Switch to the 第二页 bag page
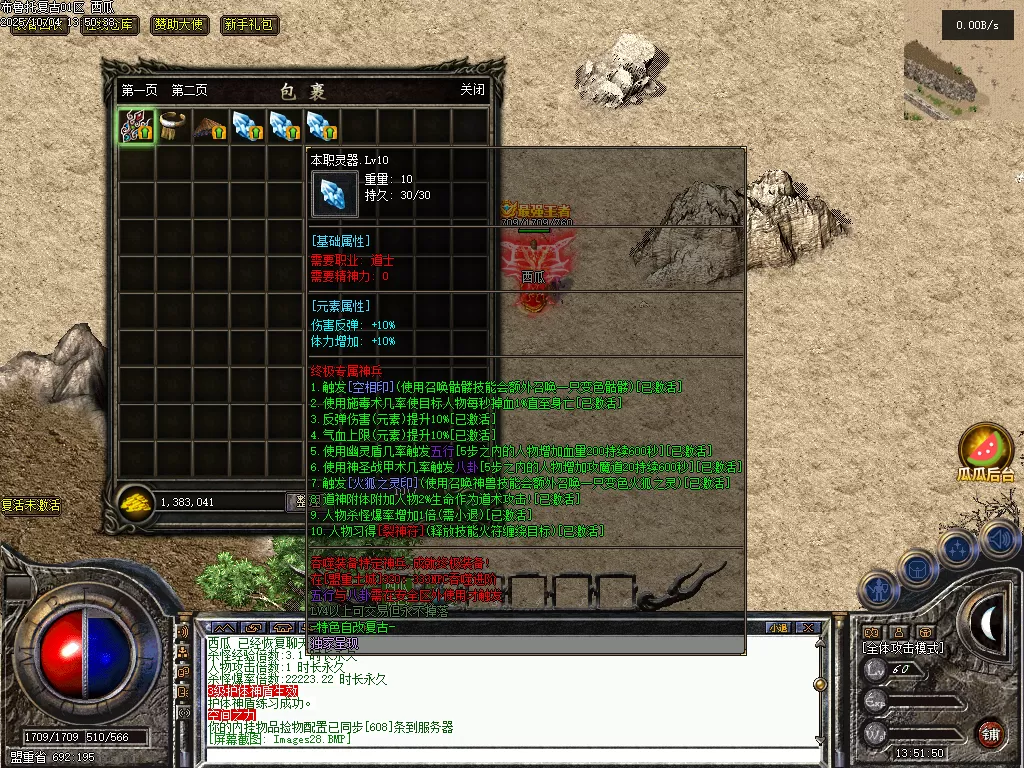The image size is (1024, 768). [x=189, y=90]
